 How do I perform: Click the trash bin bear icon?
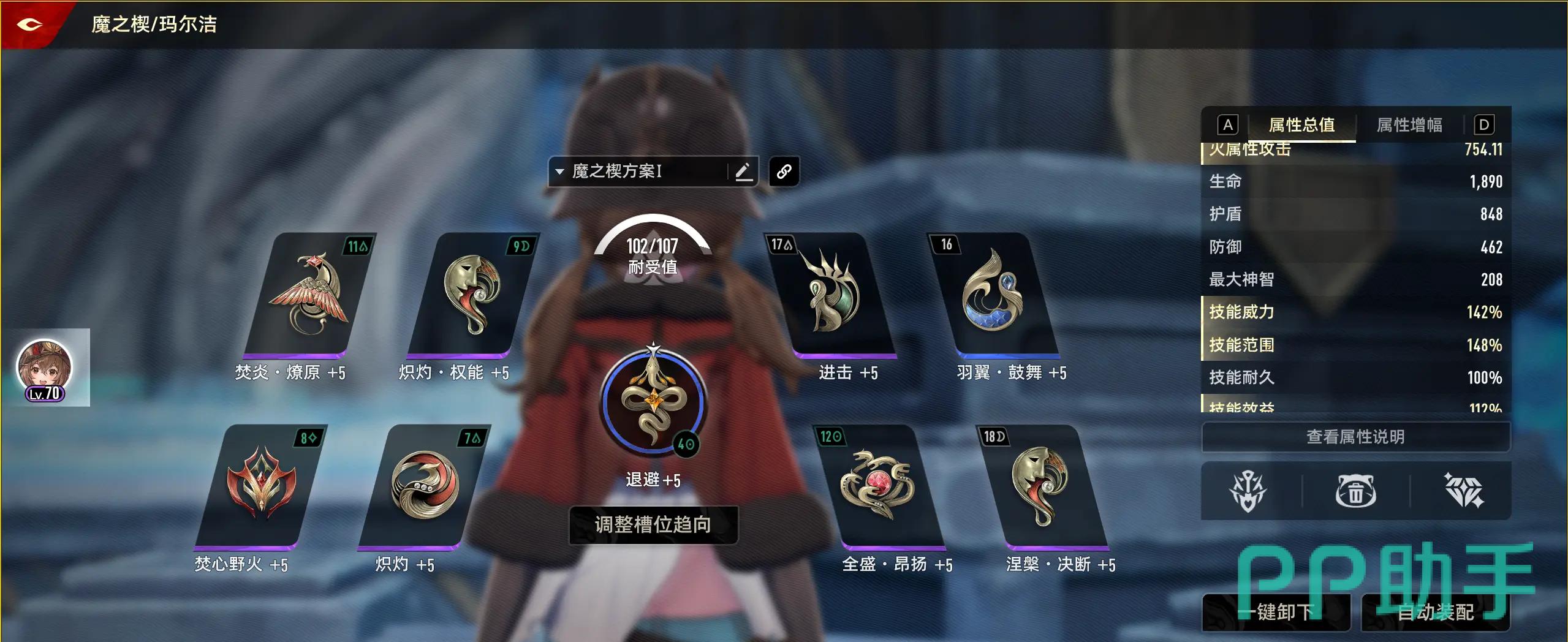coord(1355,491)
